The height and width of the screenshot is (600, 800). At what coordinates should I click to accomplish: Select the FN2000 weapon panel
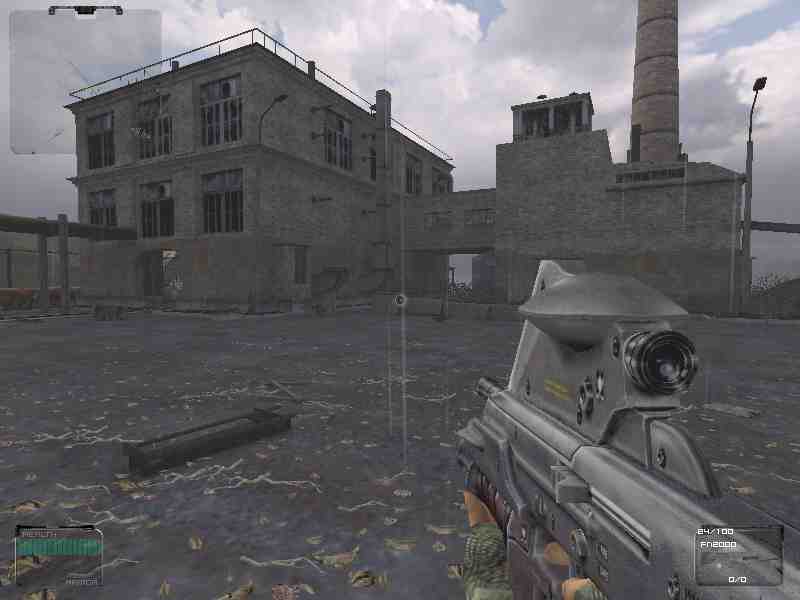point(738,555)
